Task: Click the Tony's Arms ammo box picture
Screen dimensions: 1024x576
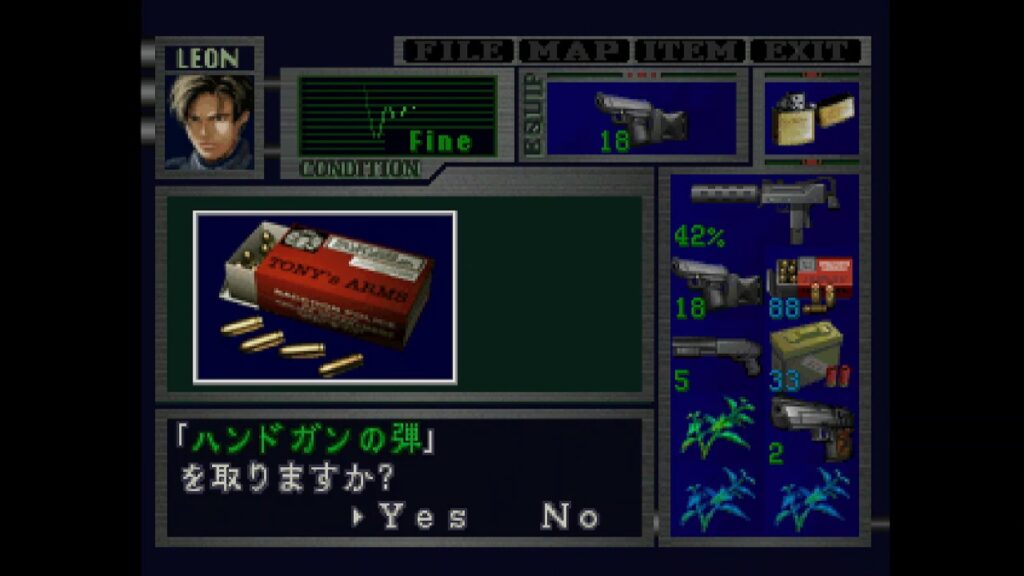Action: pyautogui.click(x=325, y=297)
